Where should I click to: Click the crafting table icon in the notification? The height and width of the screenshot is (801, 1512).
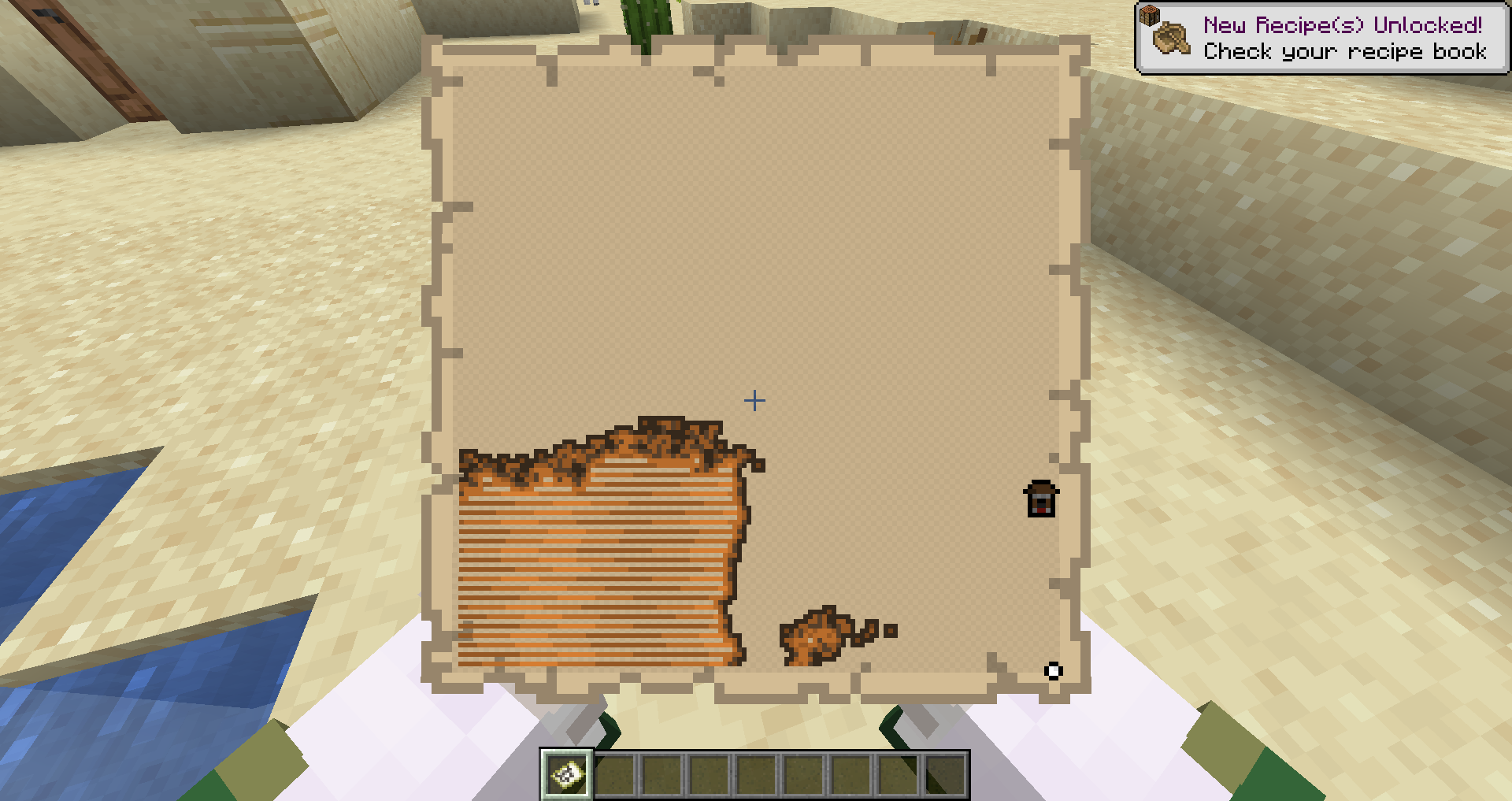(1151, 14)
